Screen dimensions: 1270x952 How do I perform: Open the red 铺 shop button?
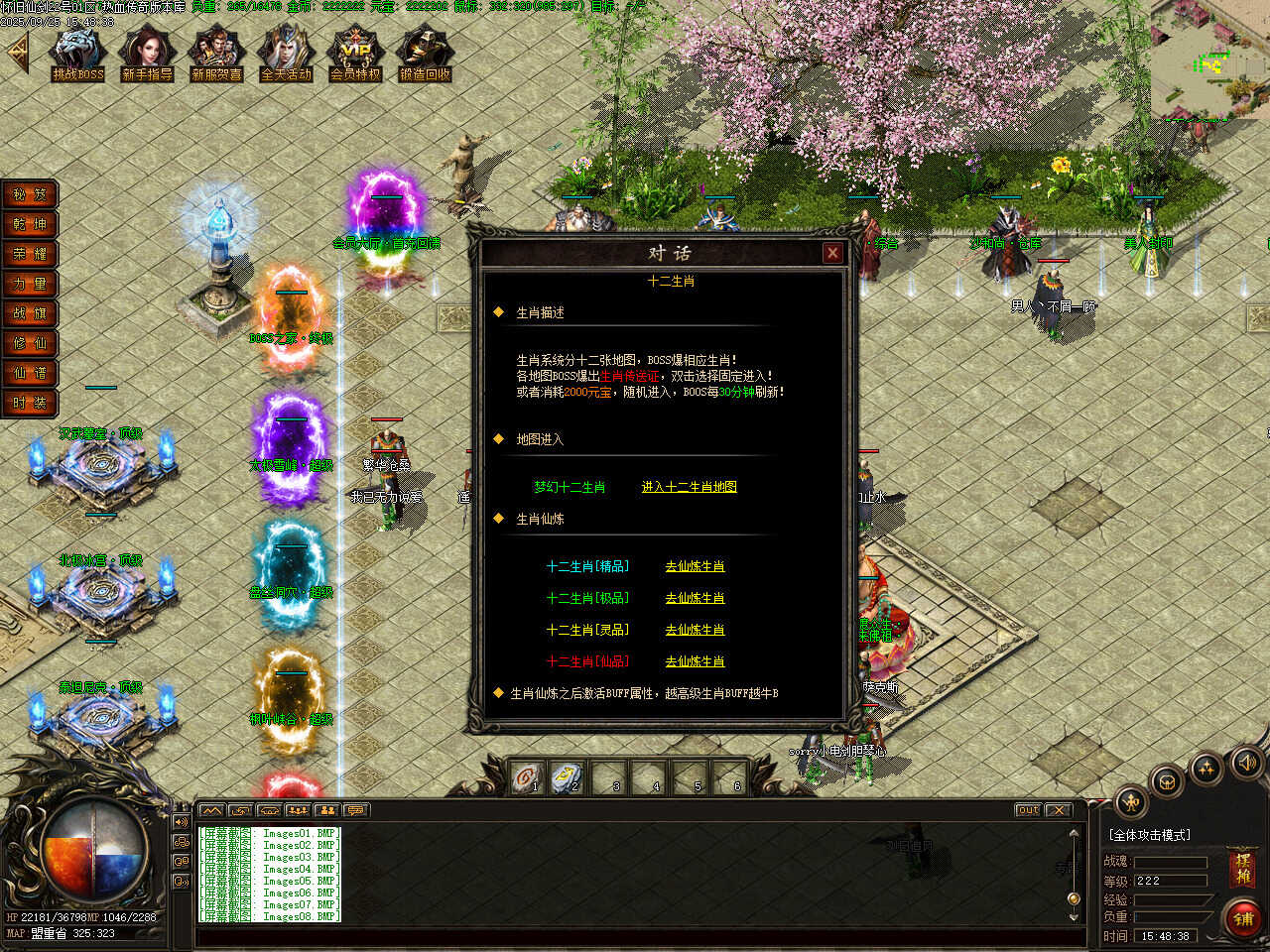click(x=1242, y=917)
